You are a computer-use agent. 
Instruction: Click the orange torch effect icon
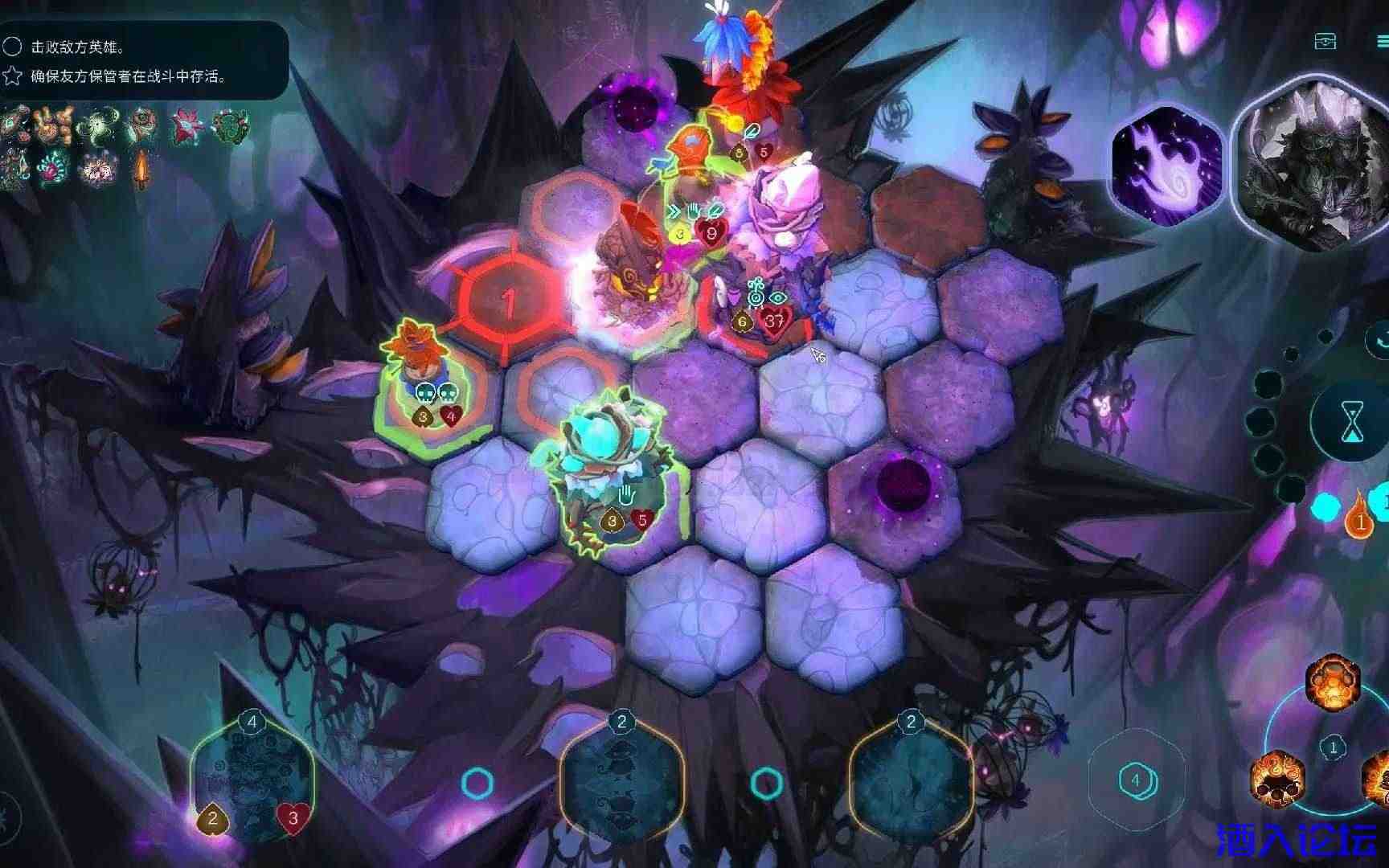(x=141, y=170)
